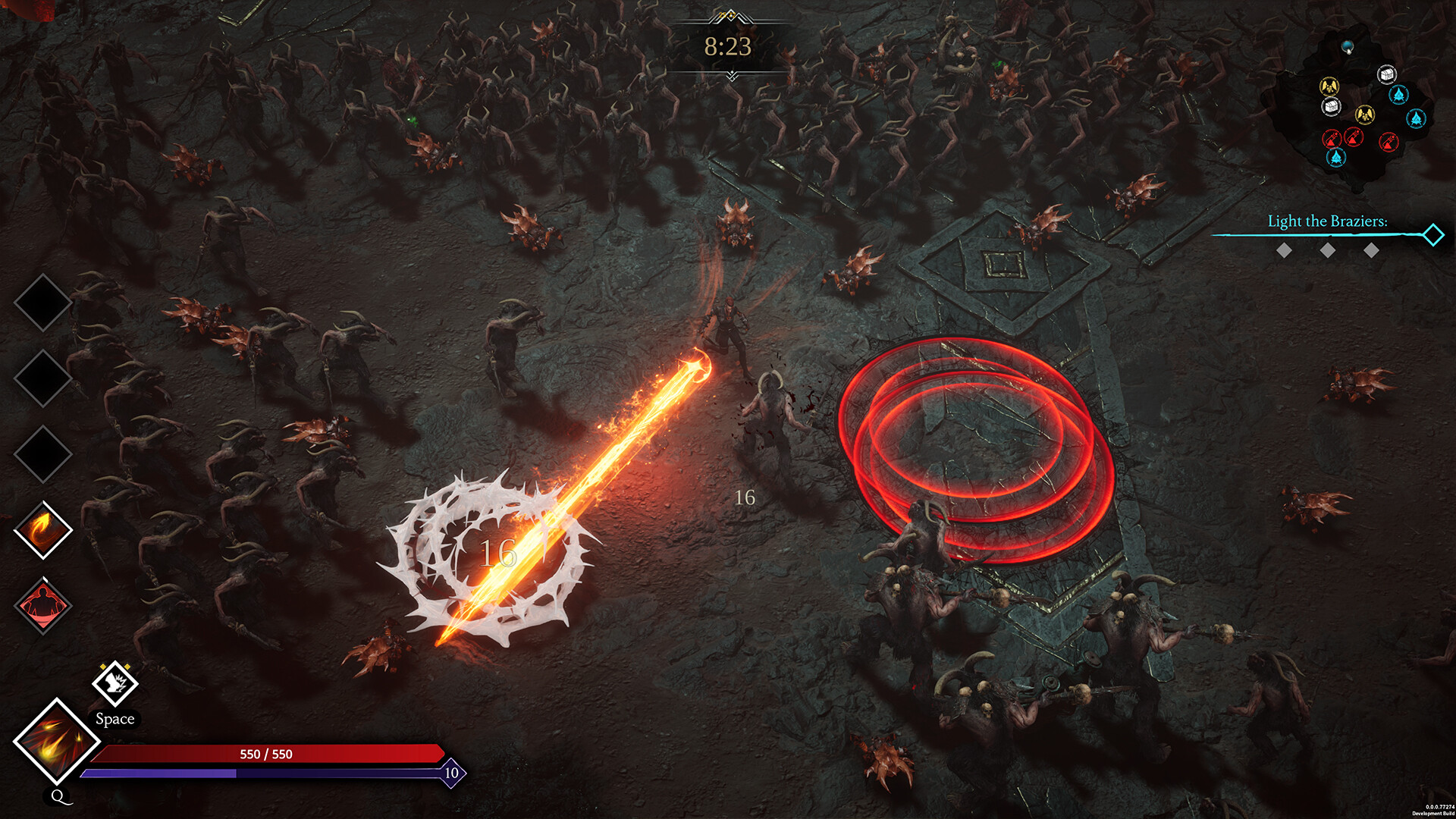The width and height of the screenshot is (1456, 819).
Task: Click the first gray brazier progress diamond
Action: 1286,250
